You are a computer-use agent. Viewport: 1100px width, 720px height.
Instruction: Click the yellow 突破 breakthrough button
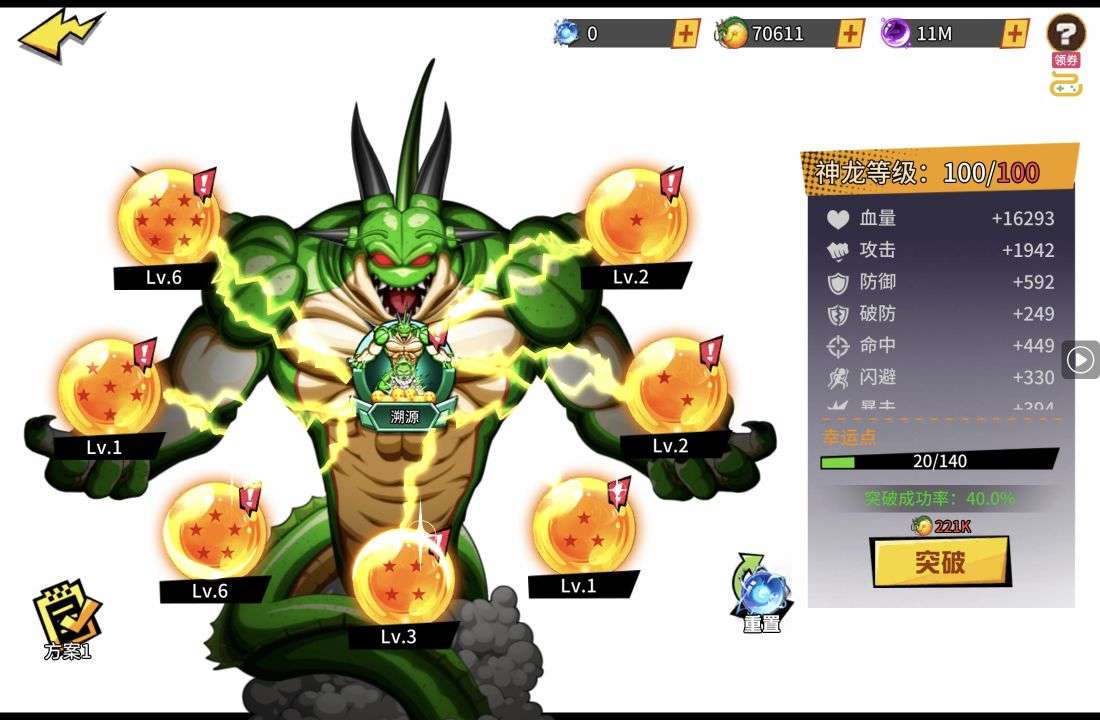pyautogui.click(x=940, y=562)
